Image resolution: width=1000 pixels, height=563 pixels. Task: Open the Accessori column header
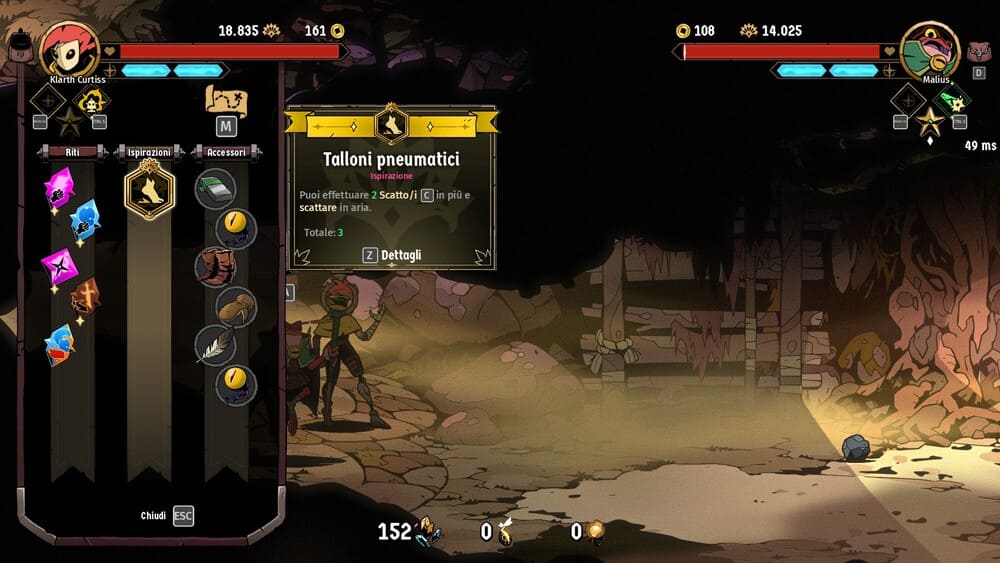click(227, 152)
